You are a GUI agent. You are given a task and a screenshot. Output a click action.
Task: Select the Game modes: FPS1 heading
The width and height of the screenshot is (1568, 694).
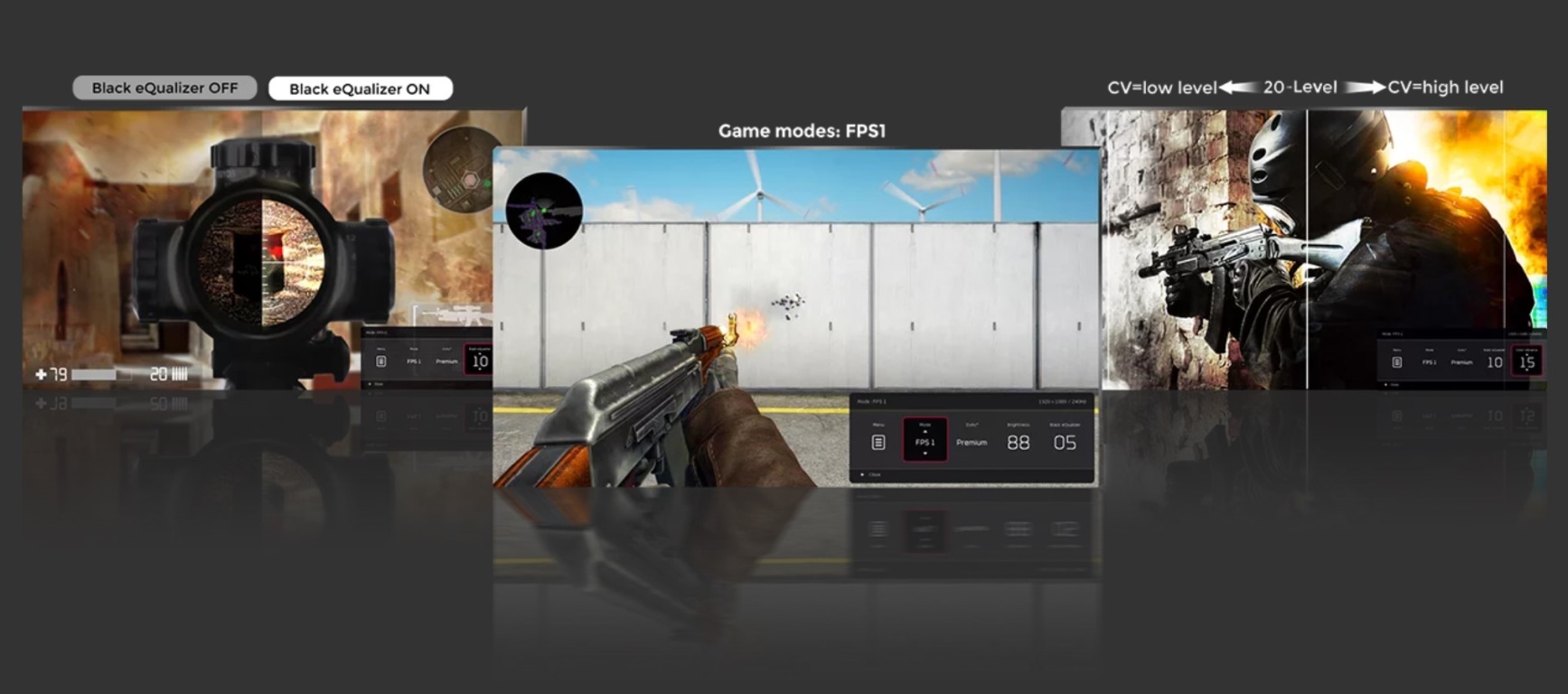(x=803, y=130)
